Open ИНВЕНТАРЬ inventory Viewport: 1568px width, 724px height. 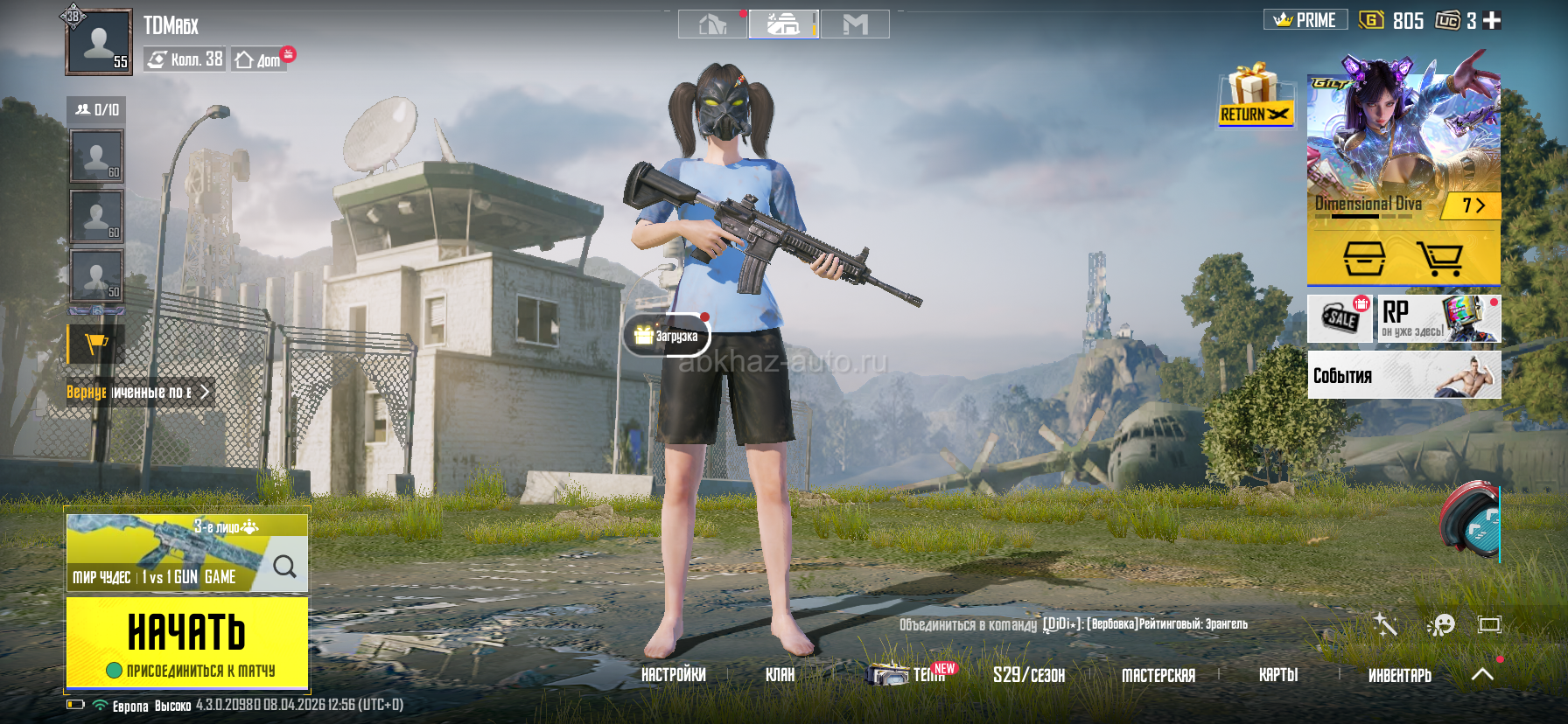[x=1399, y=675]
